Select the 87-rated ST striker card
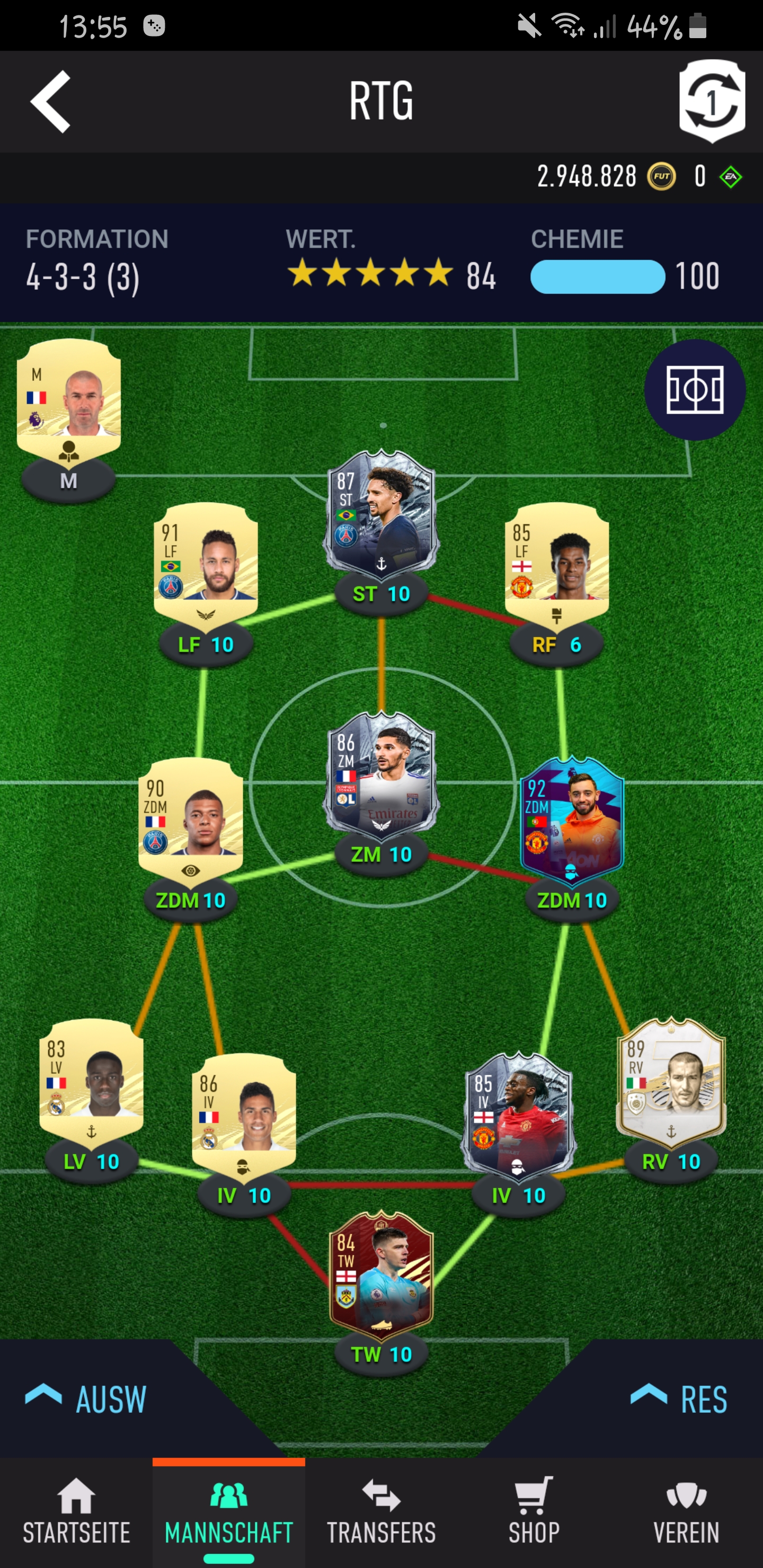The height and width of the screenshot is (1568, 763). point(381,512)
